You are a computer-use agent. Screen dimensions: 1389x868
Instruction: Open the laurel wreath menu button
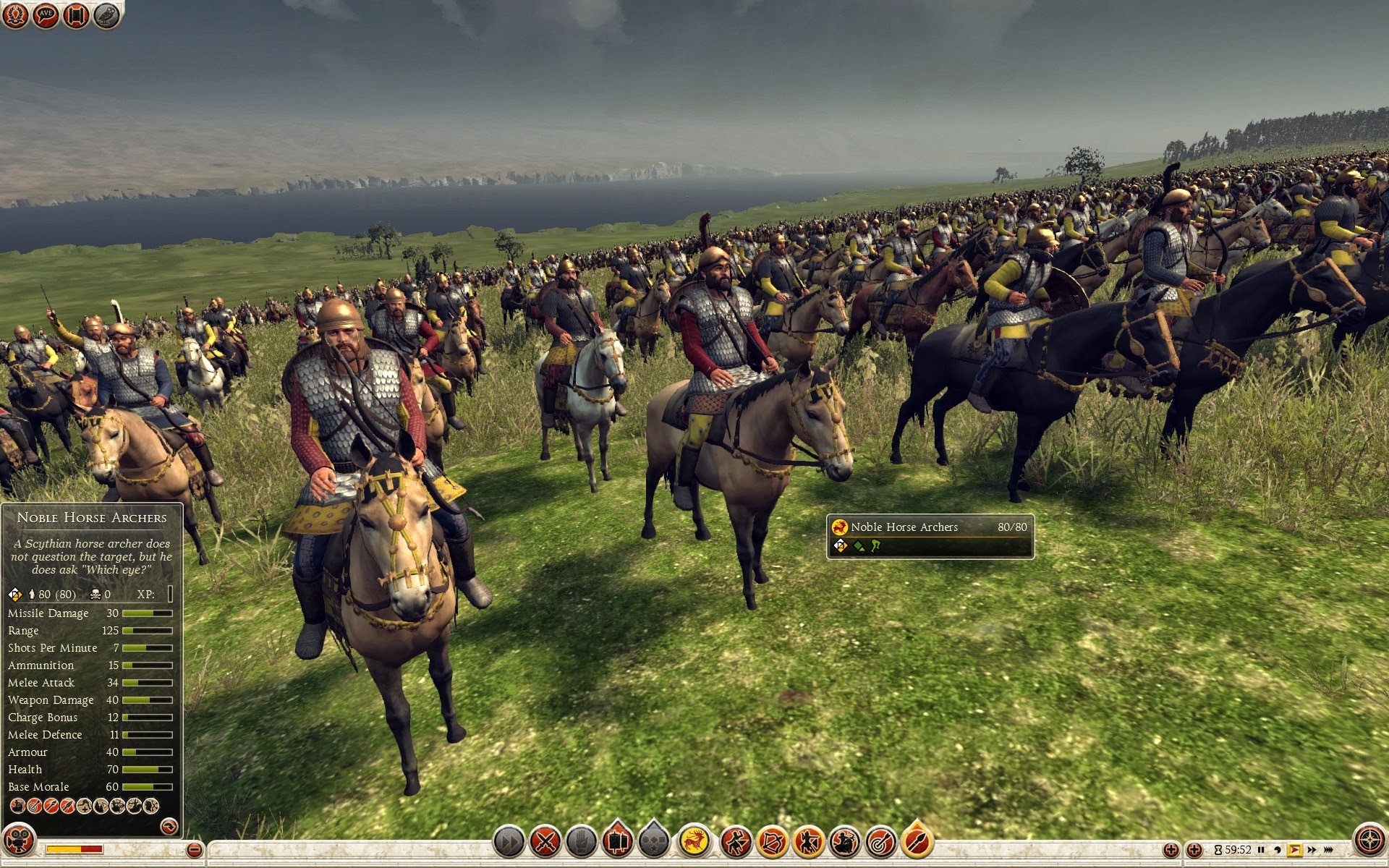pos(15,15)
